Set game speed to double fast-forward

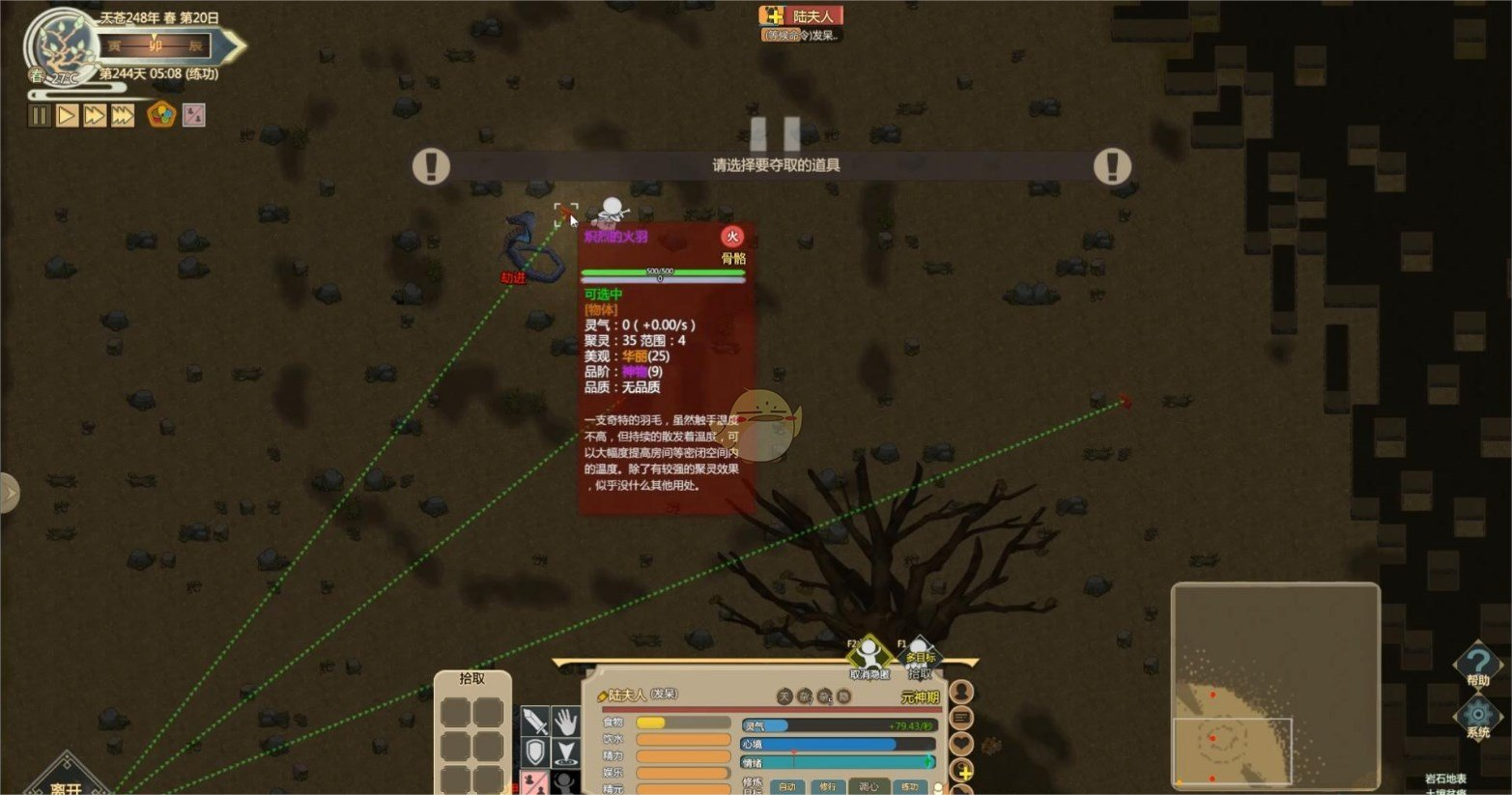tap(94, 116)
